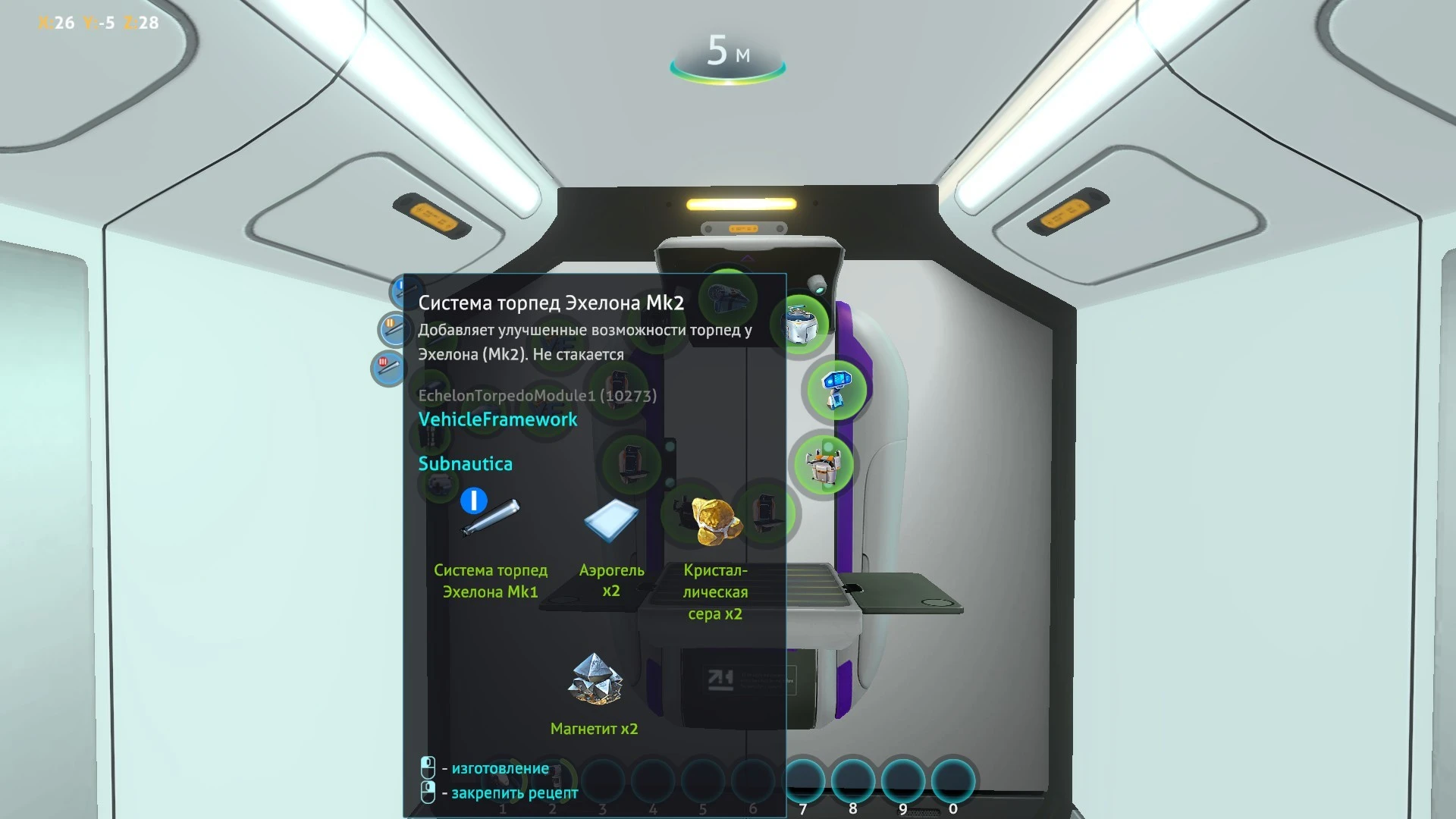The width and height of the screenshot is (1456, 819).
Task: Toggle закрепить рецепт to pin the recipe
Action: click(x=427, y=792)
